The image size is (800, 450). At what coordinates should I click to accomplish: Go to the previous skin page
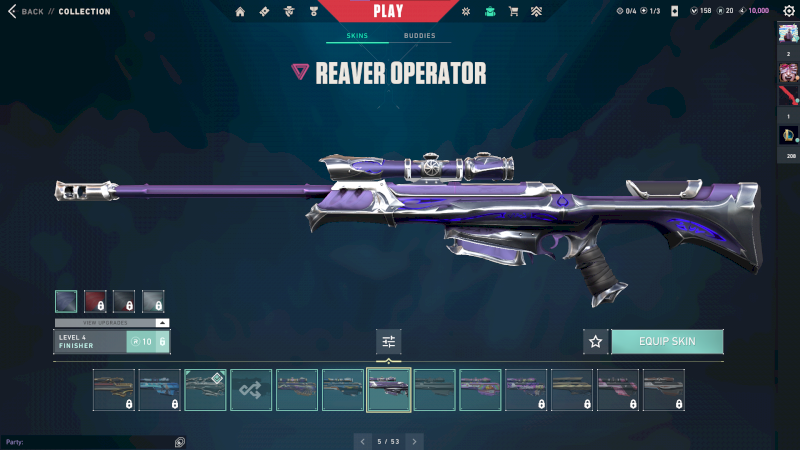point(361,441)
